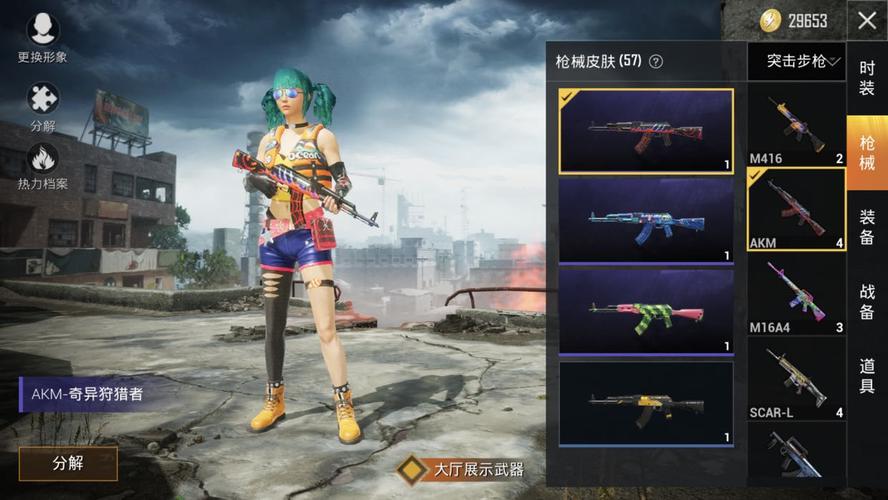
Task: Switch to the 装备 tab
Action: pos(867,226)
